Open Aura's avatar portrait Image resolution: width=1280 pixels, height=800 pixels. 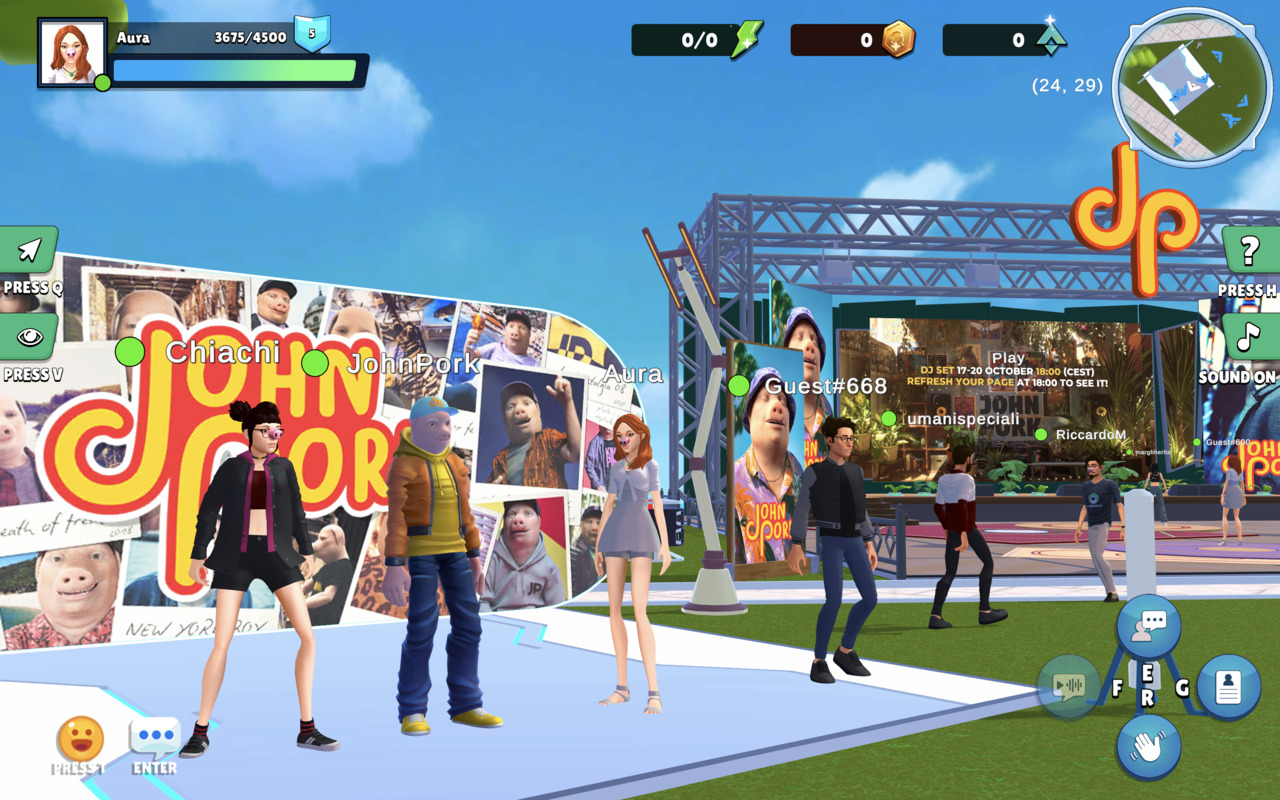coord(72,52)
